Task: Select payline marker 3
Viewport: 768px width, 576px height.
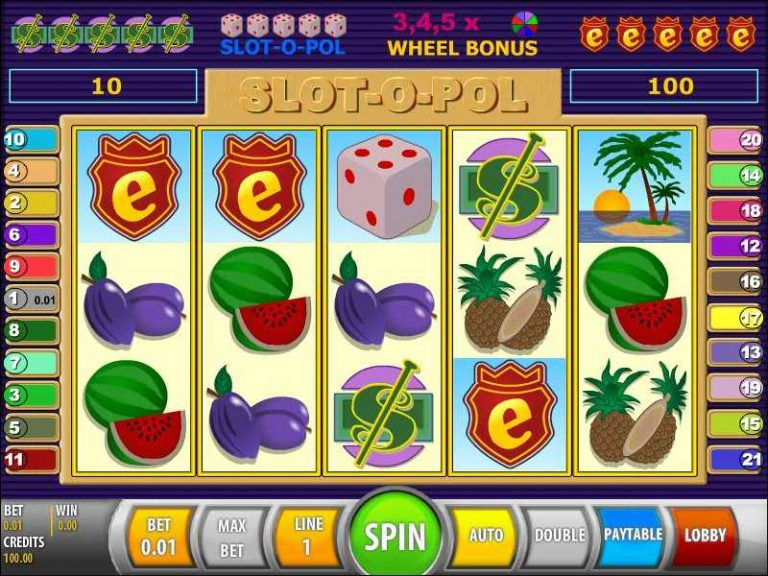Action: 28,395
